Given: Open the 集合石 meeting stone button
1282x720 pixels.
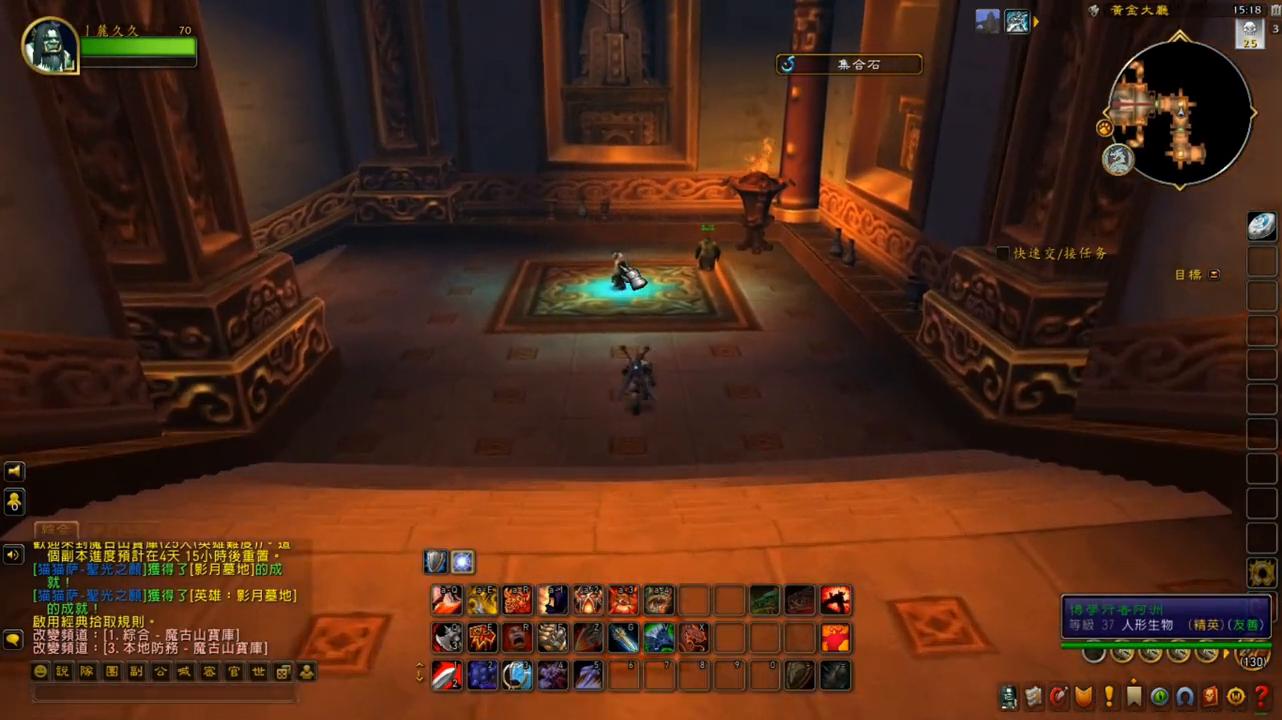Looking at the screenshot, I should click(849, 64).
